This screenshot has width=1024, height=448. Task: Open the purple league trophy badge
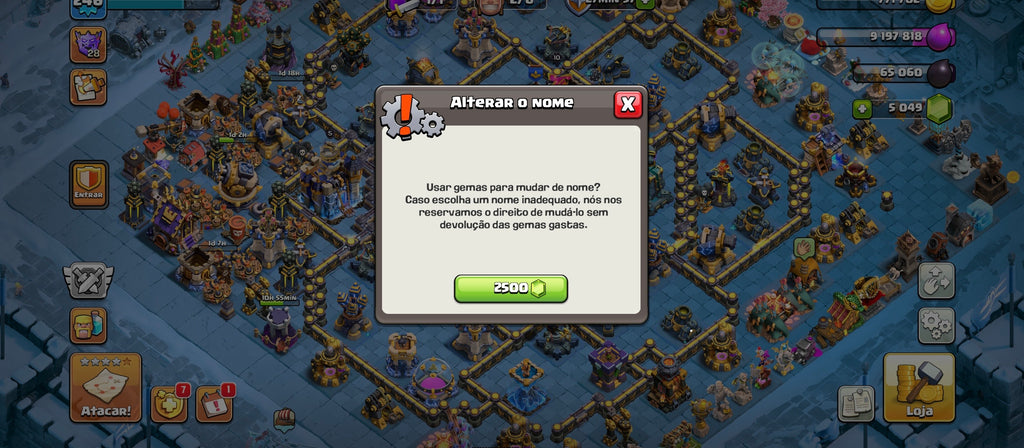[88, 45]
